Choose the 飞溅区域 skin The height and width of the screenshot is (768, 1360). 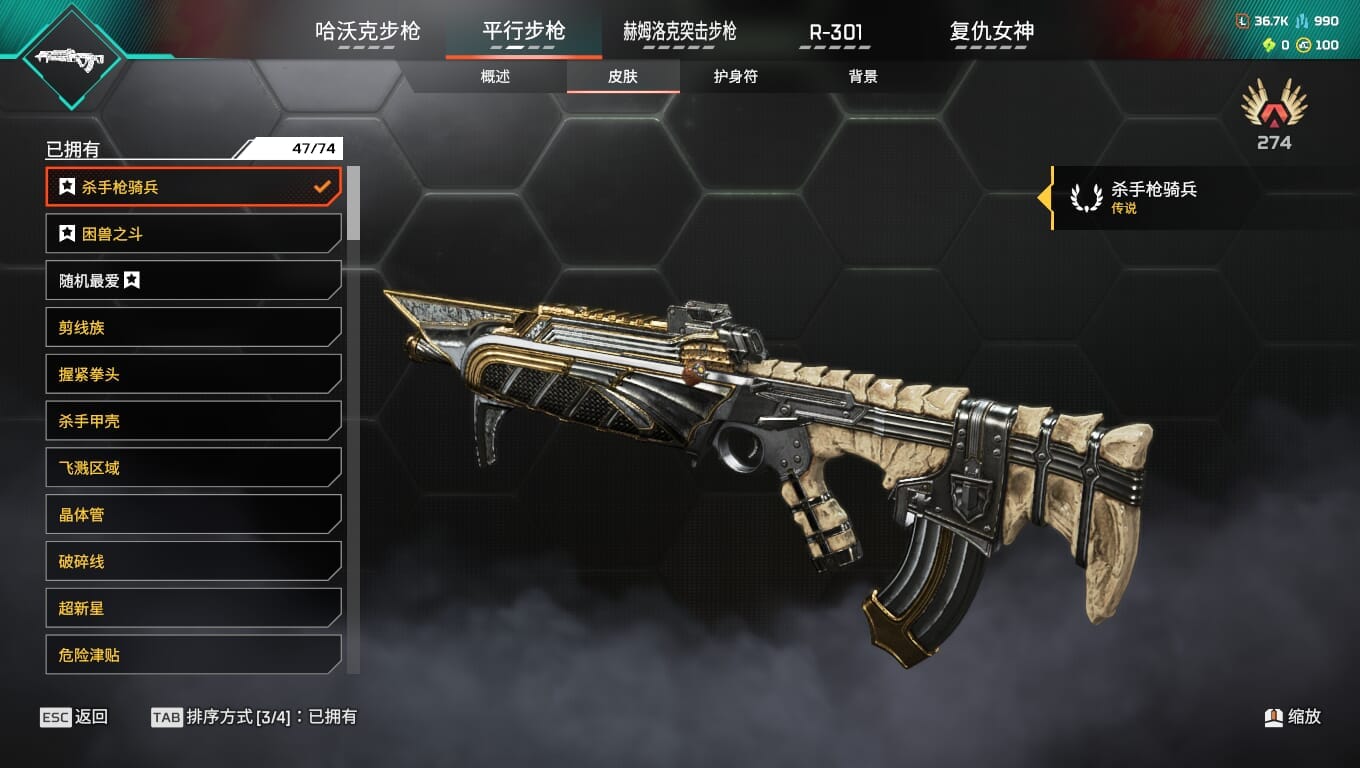193,468
